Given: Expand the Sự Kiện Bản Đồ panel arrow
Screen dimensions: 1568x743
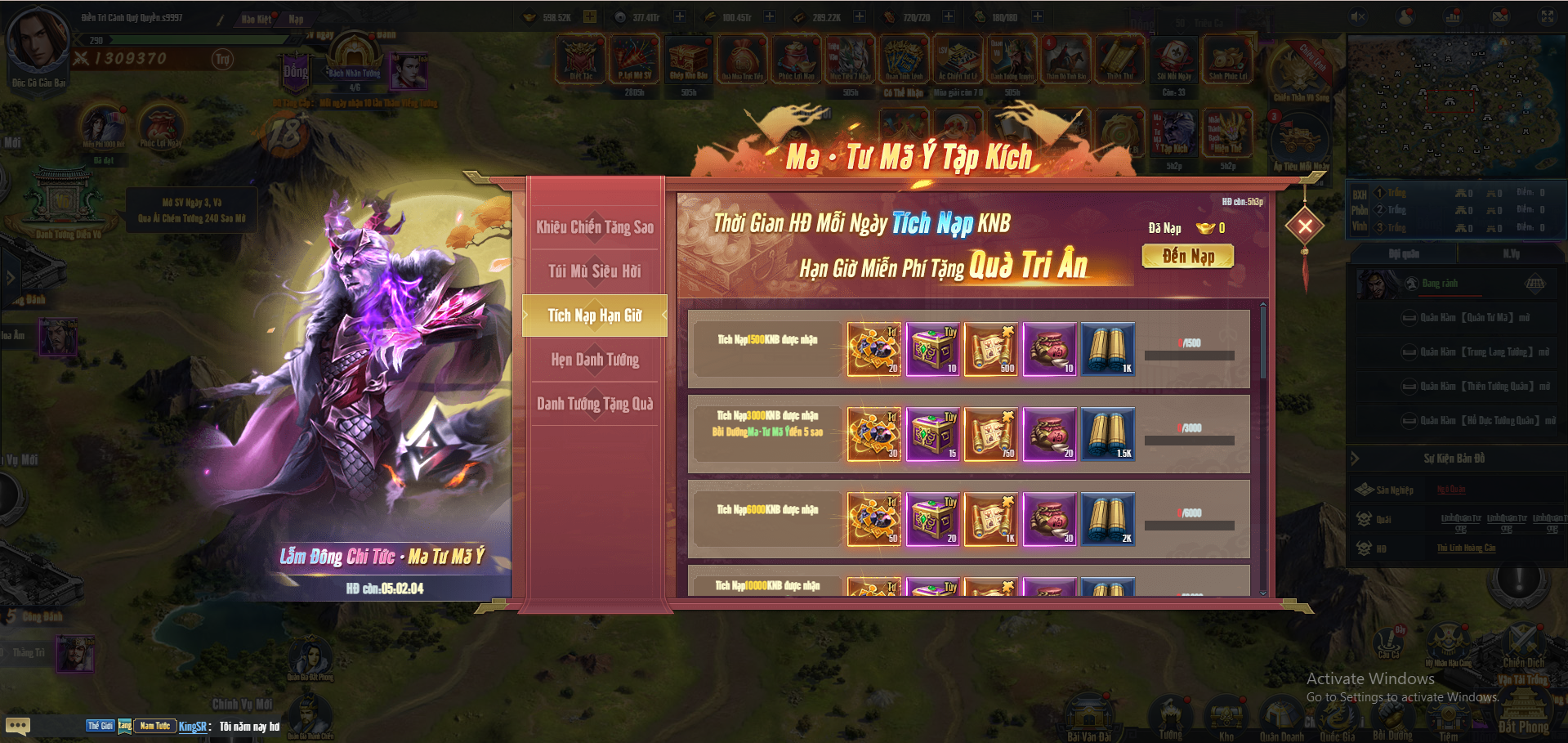Looking at the screenshot, I should 1355,459.
